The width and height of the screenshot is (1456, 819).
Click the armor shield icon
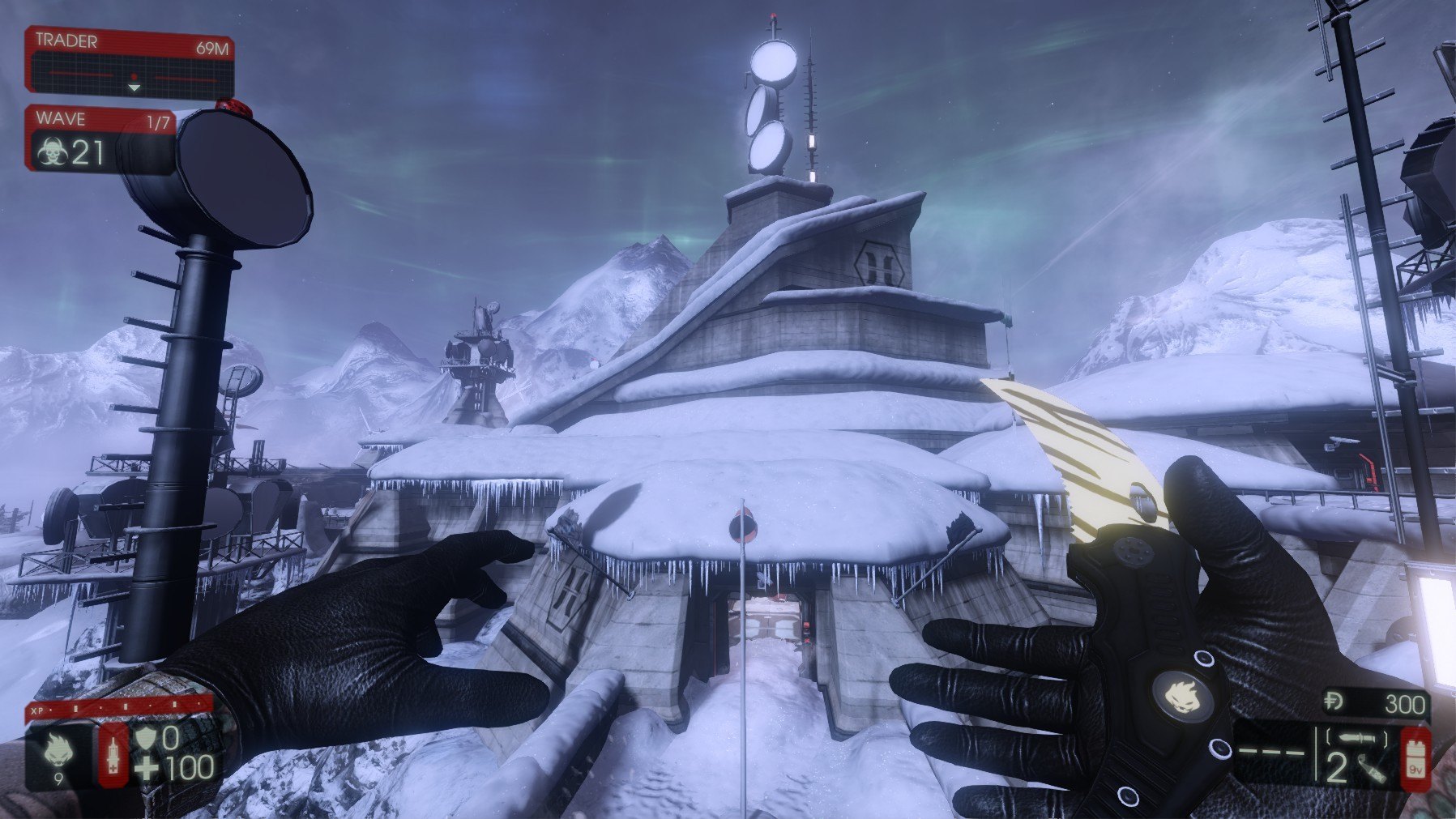[146, 738]
